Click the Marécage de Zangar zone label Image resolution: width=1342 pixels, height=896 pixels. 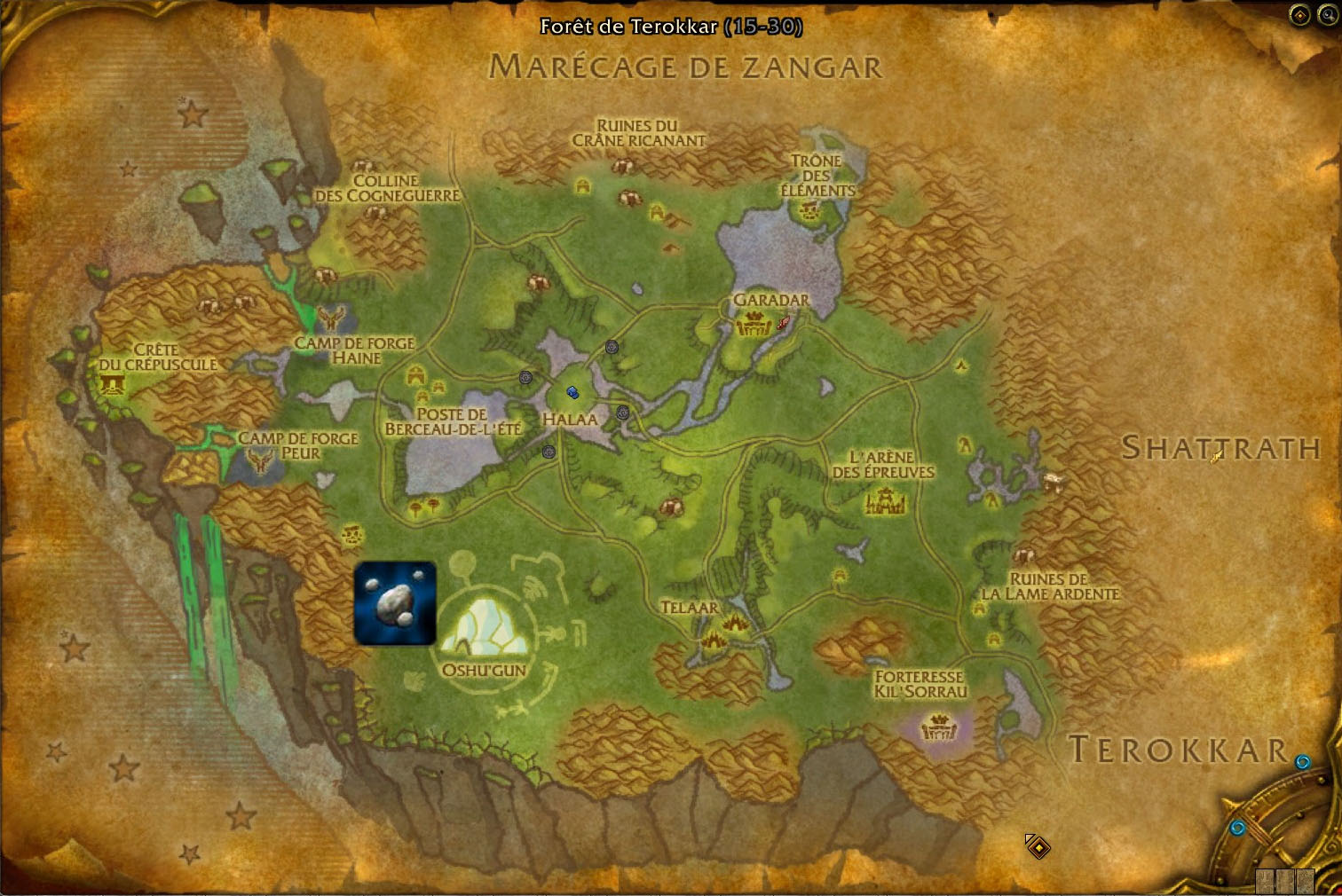click(x=689, y=66)
